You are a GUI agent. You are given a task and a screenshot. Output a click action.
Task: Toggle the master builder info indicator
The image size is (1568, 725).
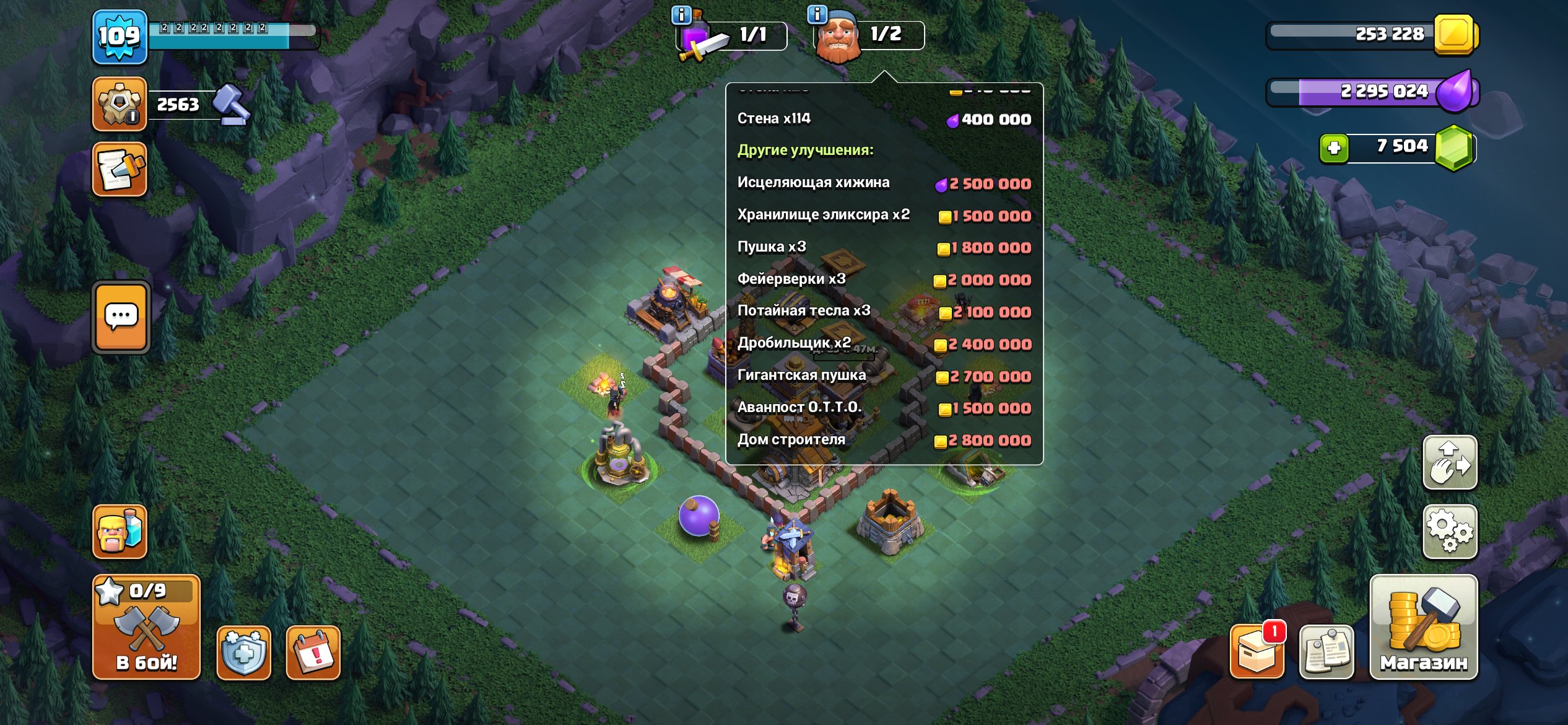(x=816, y=15)
